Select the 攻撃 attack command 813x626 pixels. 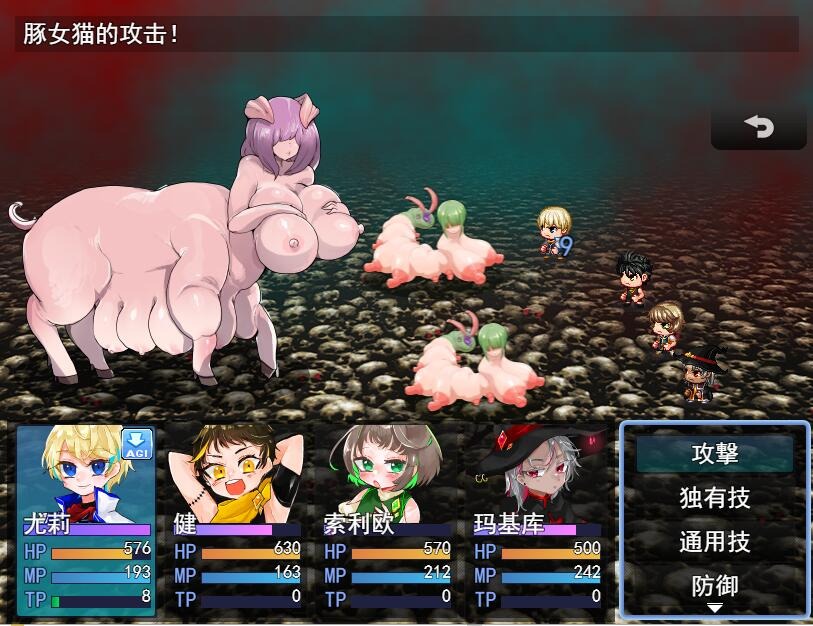click(x=714, y=453)
